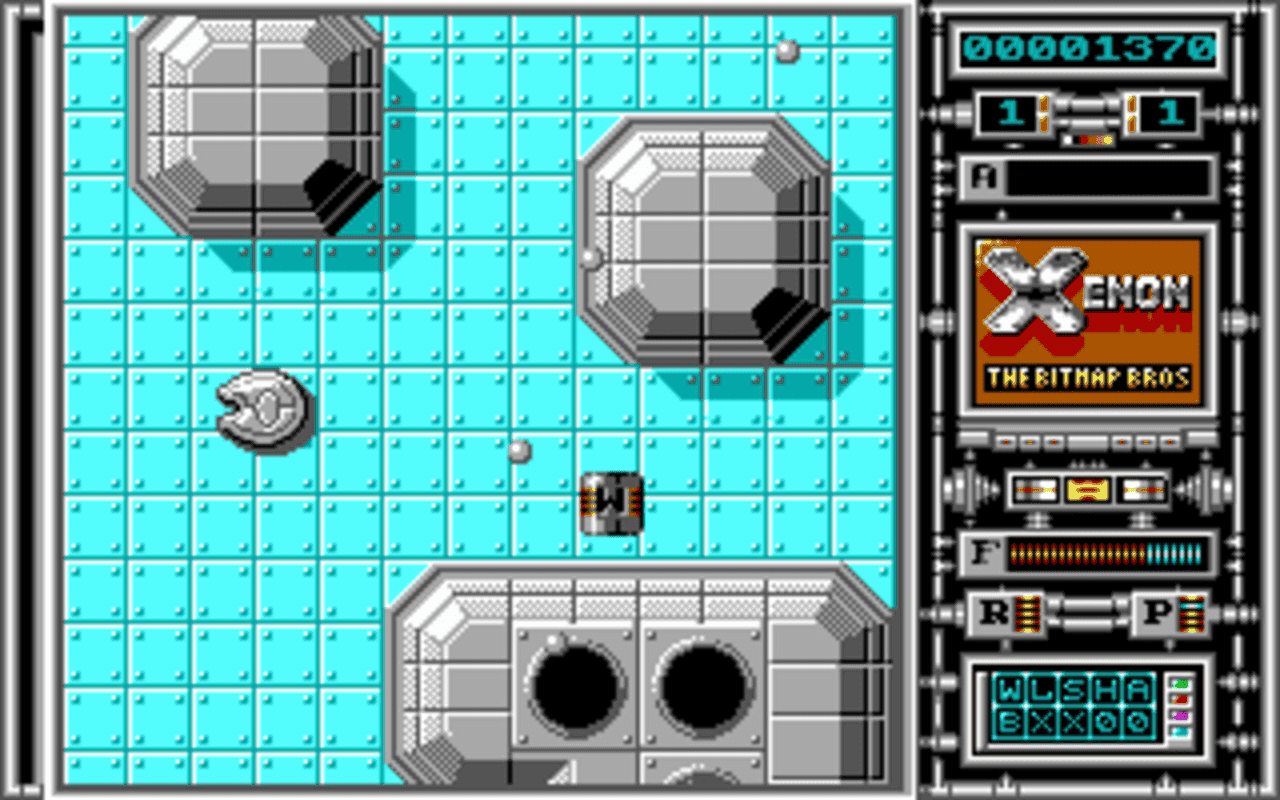Select the L cell in the letter grid
The height and width of the screenshot is (800, 1280).
(1041, 689)
